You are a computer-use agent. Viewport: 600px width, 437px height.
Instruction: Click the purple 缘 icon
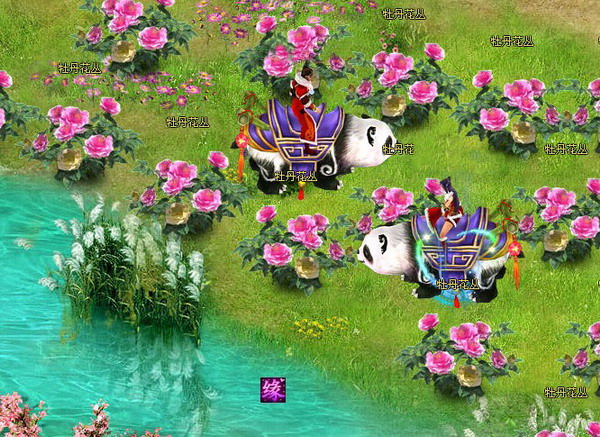272,389
